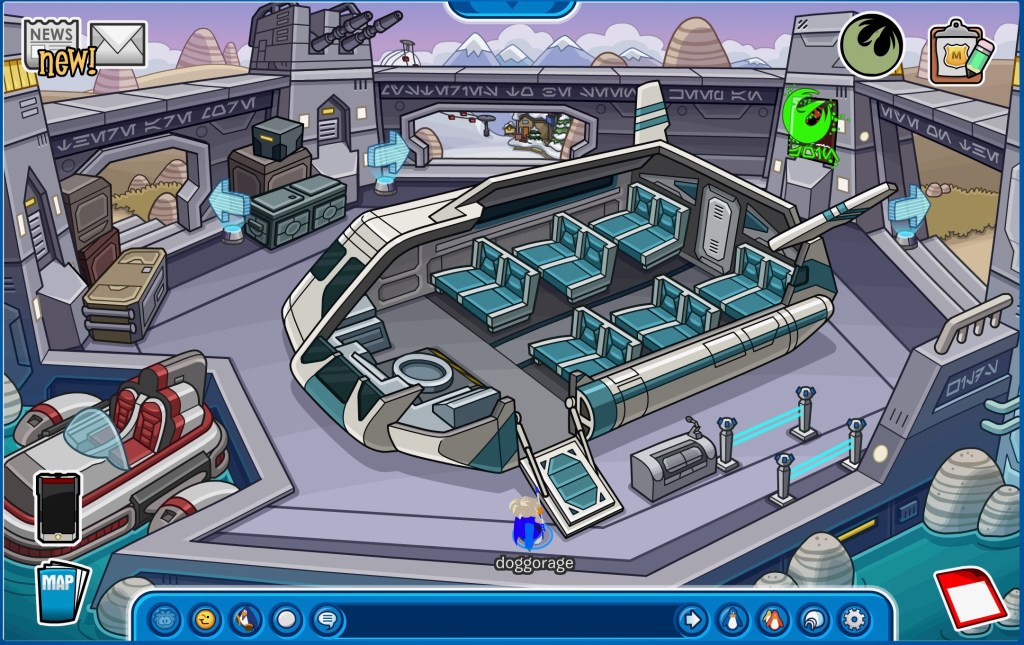Open the winking emoji emote menu

[206, 620]
